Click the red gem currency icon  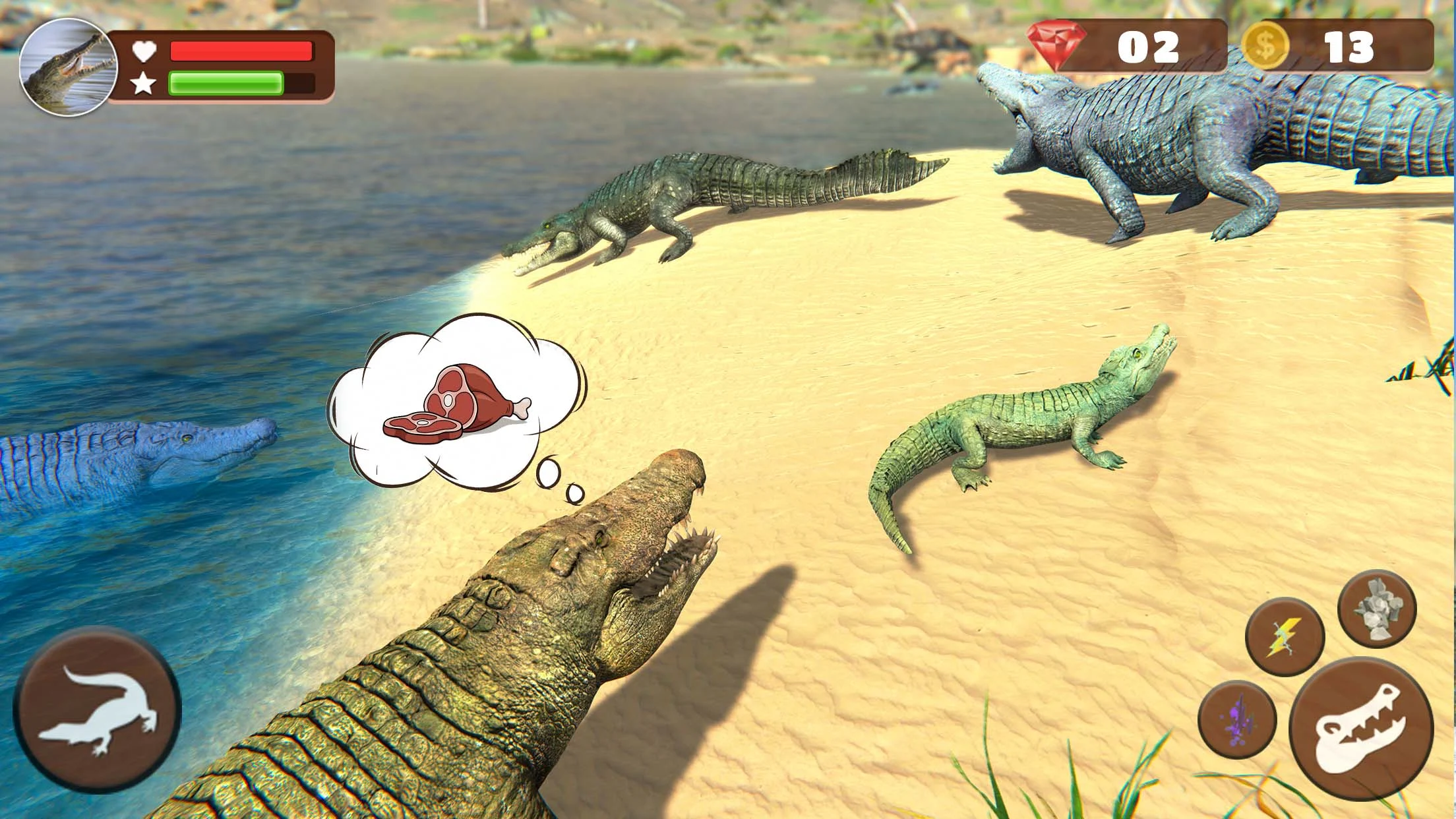(1058, 46)
